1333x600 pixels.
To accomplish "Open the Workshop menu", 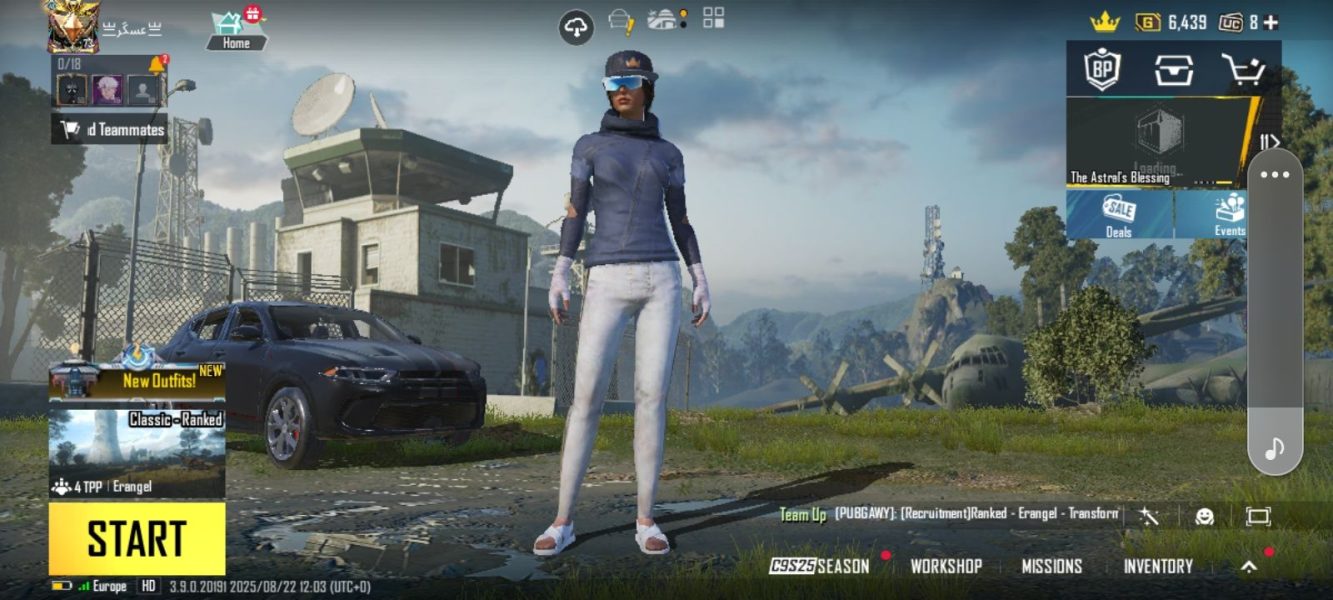I will [x=945, y=566].
